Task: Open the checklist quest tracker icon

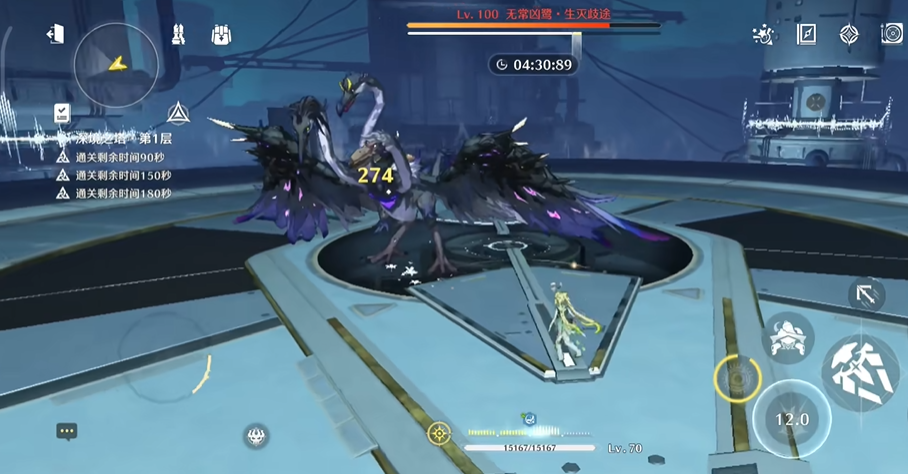Action: (62, 112)
